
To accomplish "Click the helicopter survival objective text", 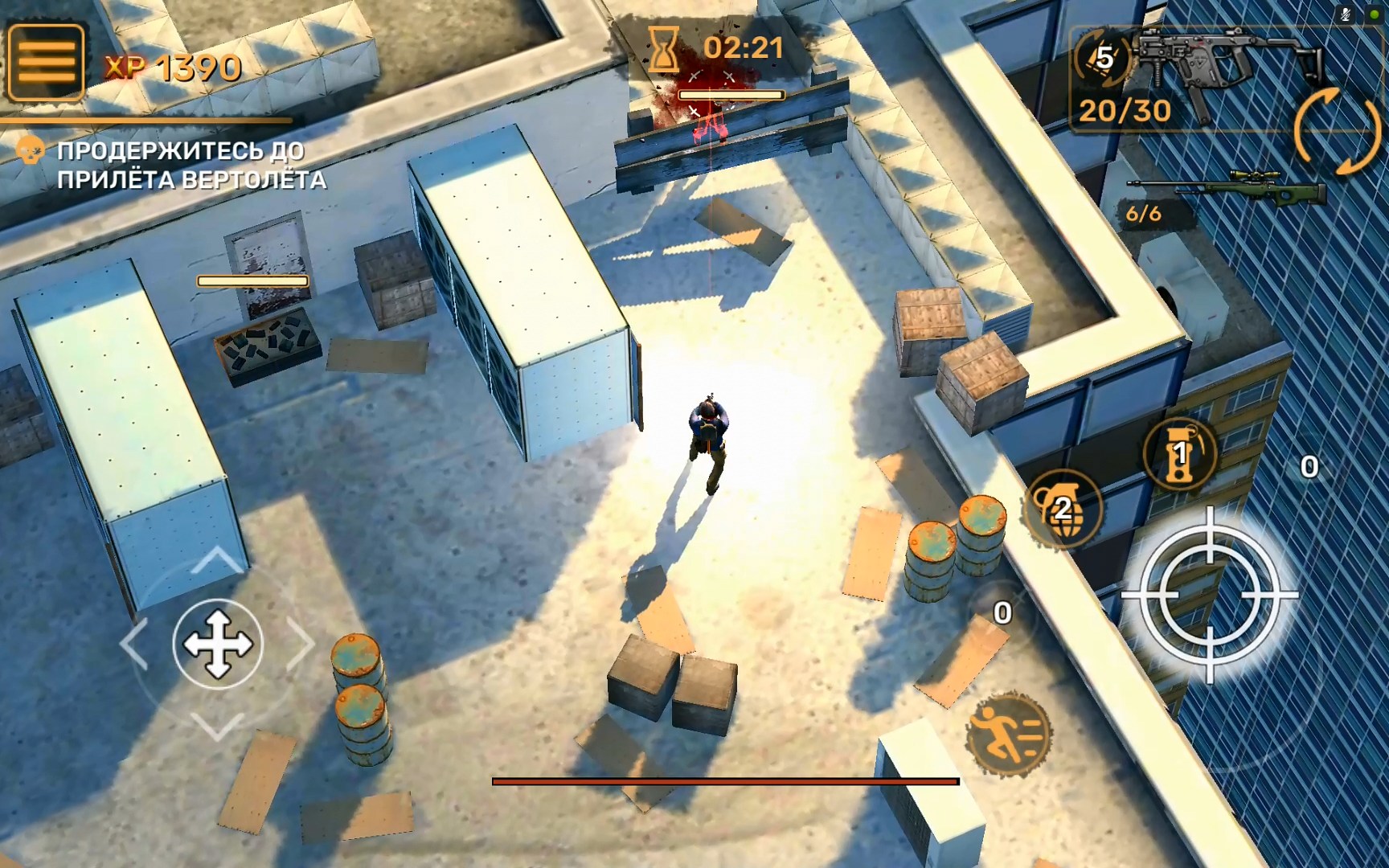I will 191,165.
